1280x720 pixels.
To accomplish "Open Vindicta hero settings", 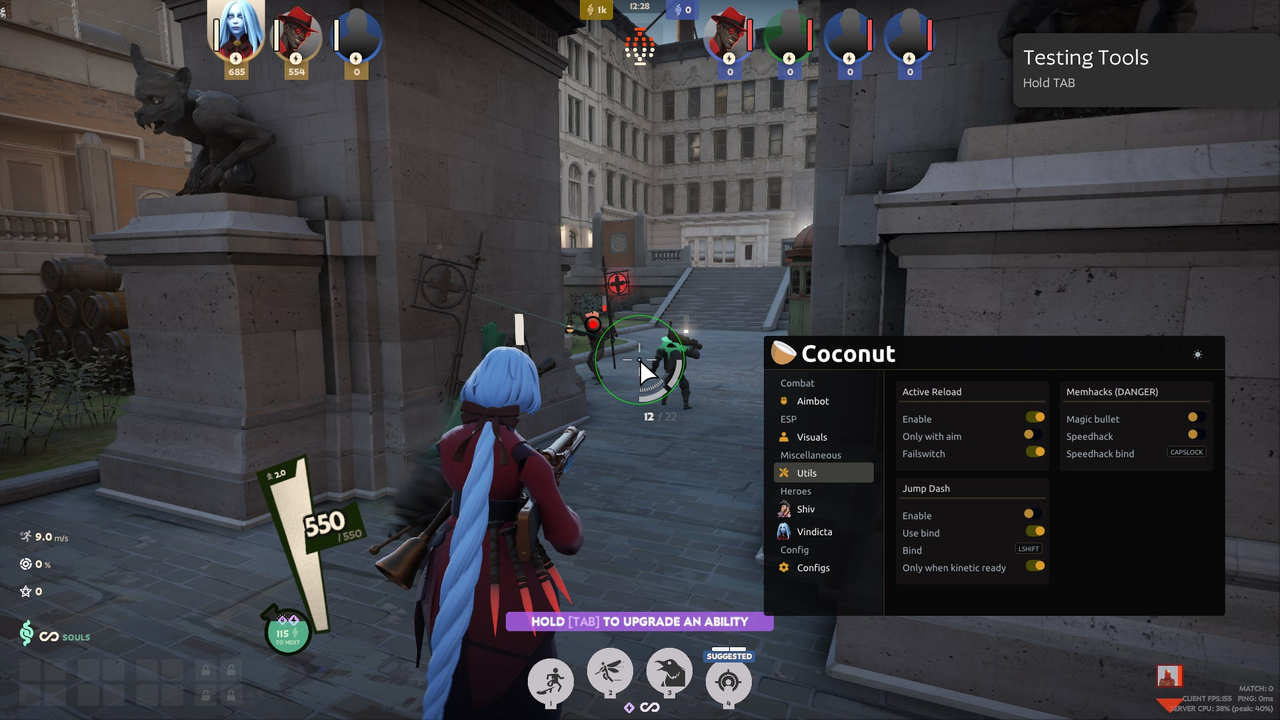I will tap(815, 531).
